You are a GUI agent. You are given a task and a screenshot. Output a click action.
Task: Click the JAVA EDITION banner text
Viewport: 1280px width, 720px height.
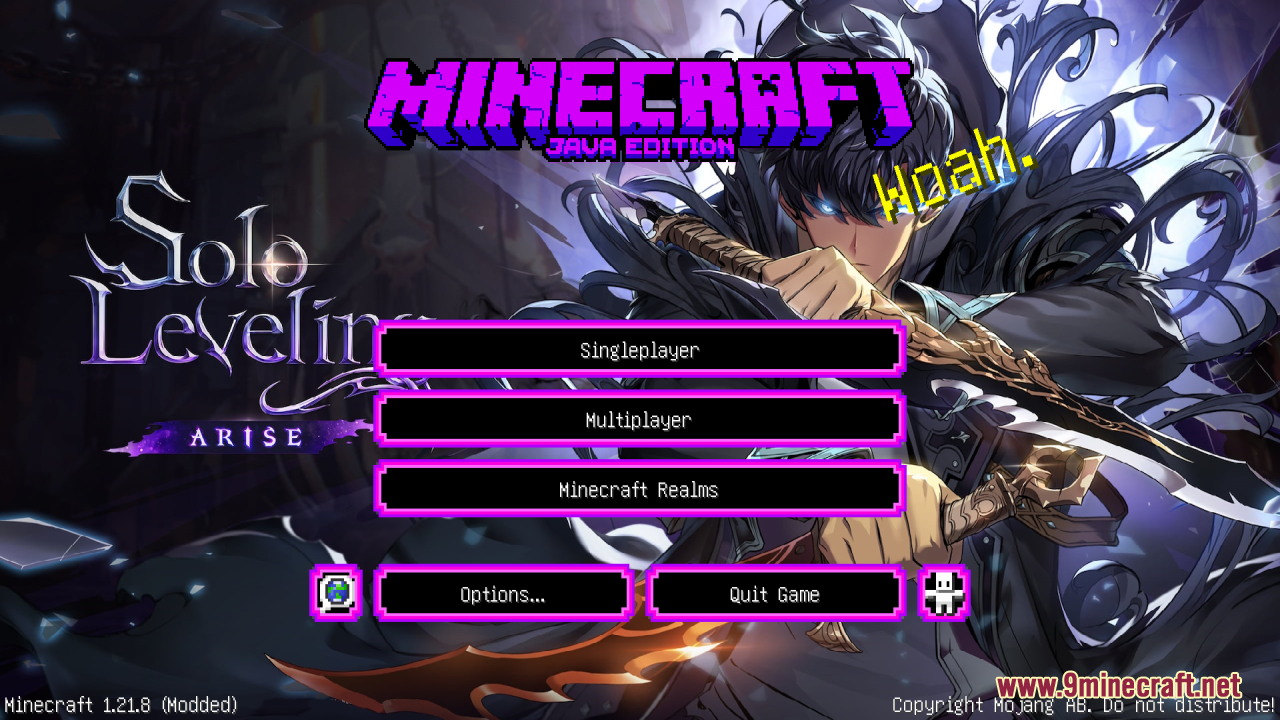tap(640, 143)
